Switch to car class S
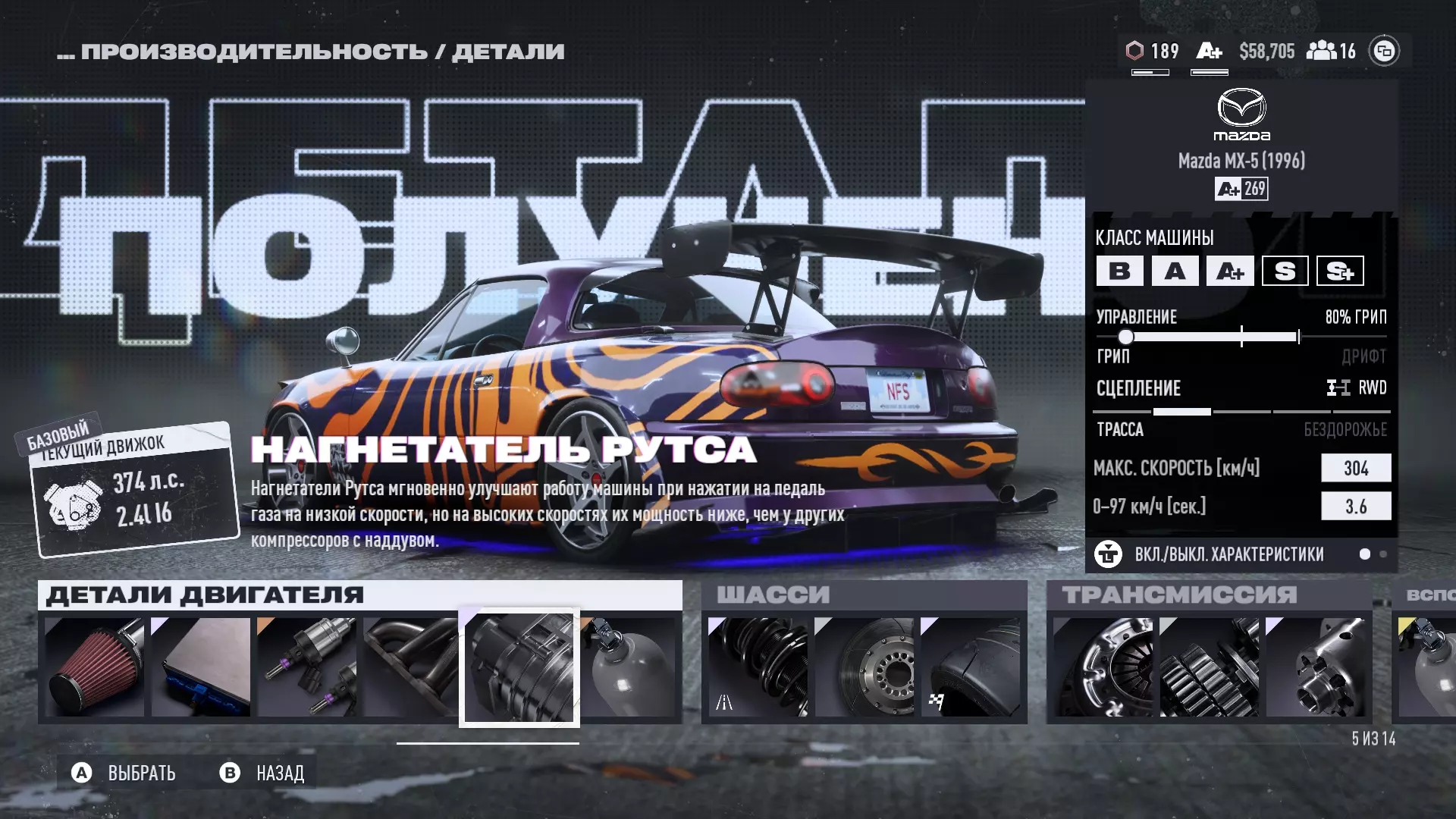Screen dimensions: 1456x819 (1285, 271)
